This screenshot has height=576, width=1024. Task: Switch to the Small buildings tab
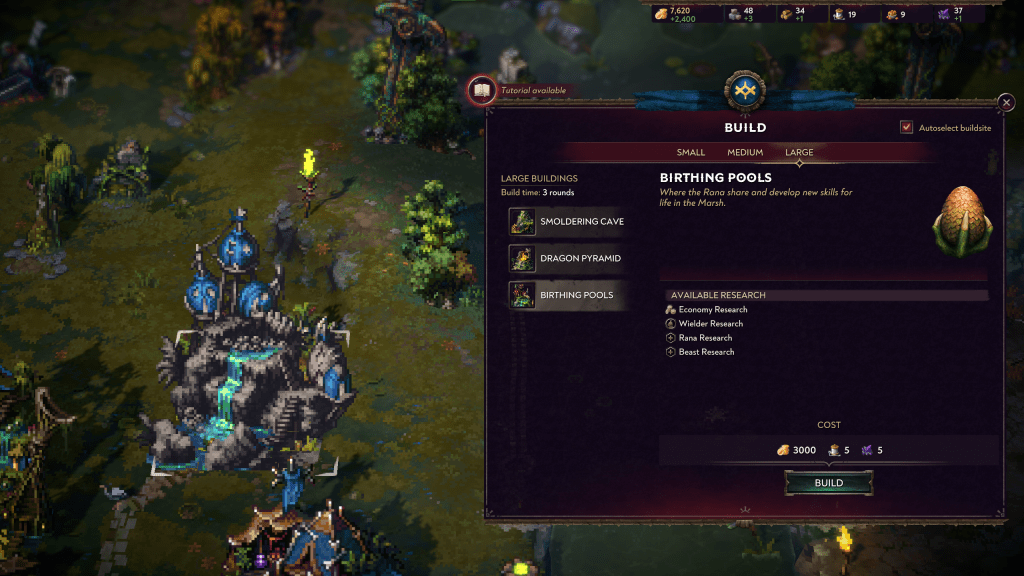click(x=691, y=153)
